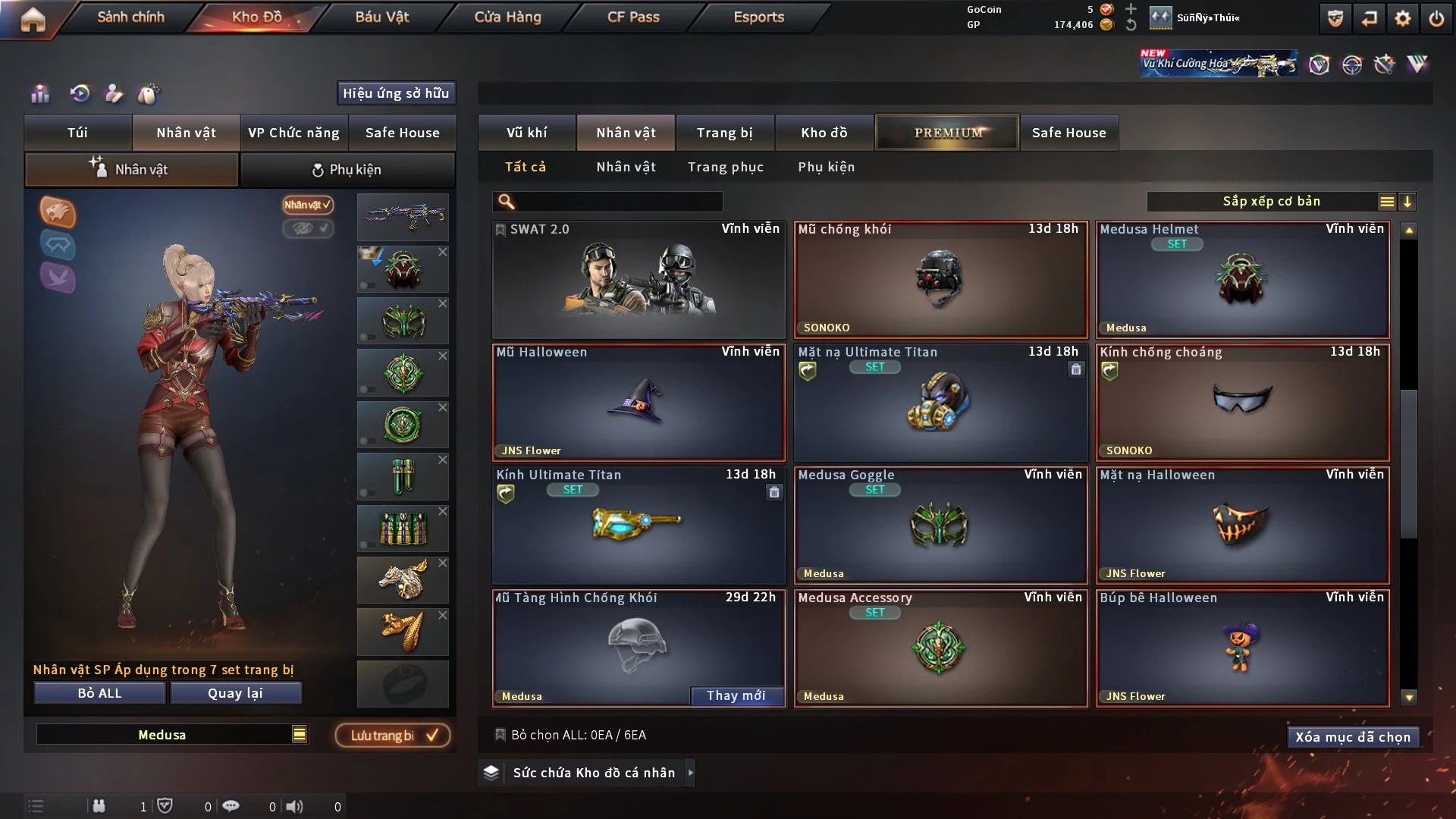Switch to the Vũ khí tab
1456x819 pixels.
[x=526, y=133]
